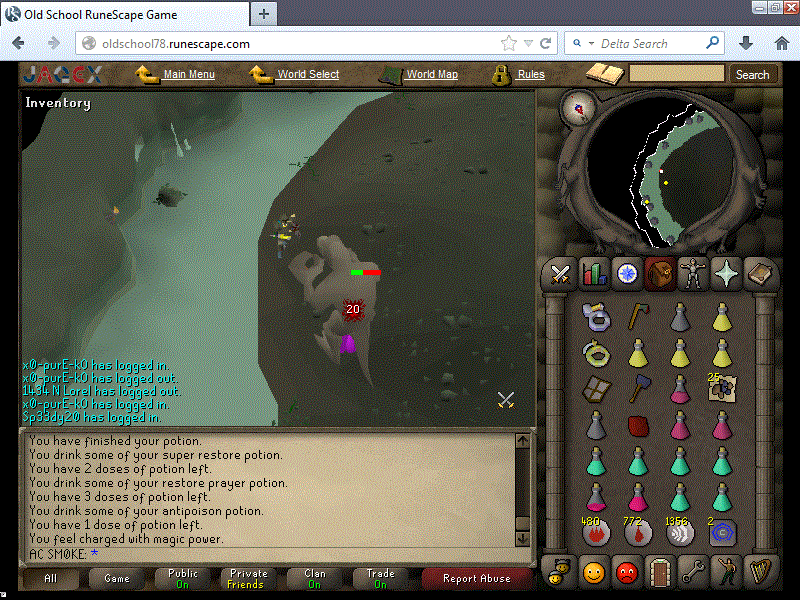Switch to the Prayer star tab
Image resolution: width=800 pixels, height=600 pixels.
pos(725,272)
